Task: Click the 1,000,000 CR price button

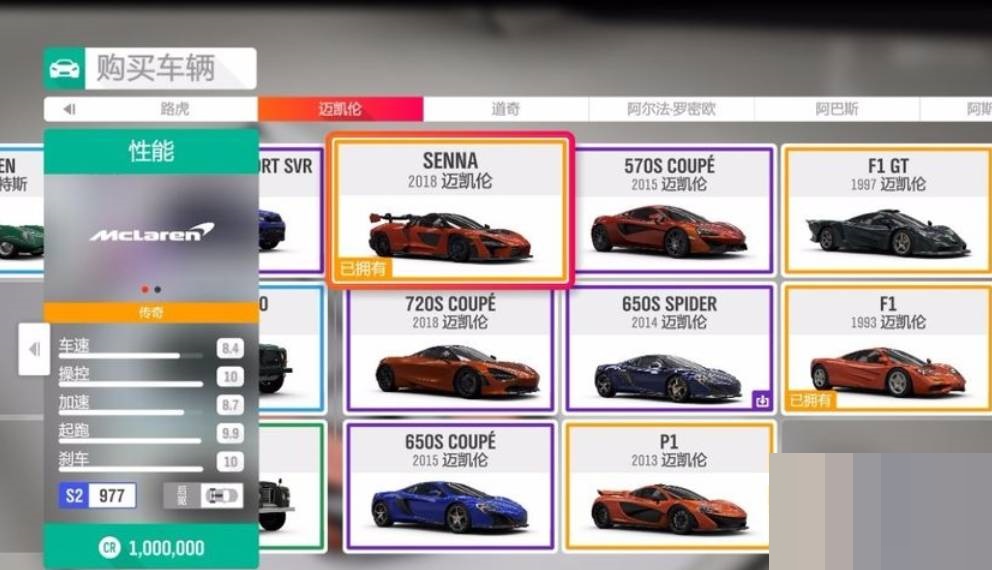Action: 151,548
